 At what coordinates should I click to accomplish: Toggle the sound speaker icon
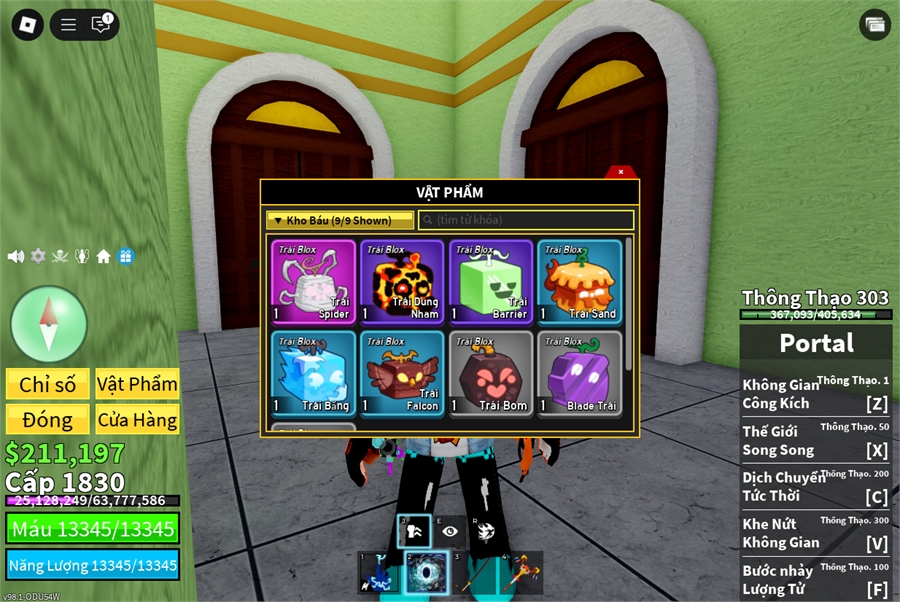[16, 256]
